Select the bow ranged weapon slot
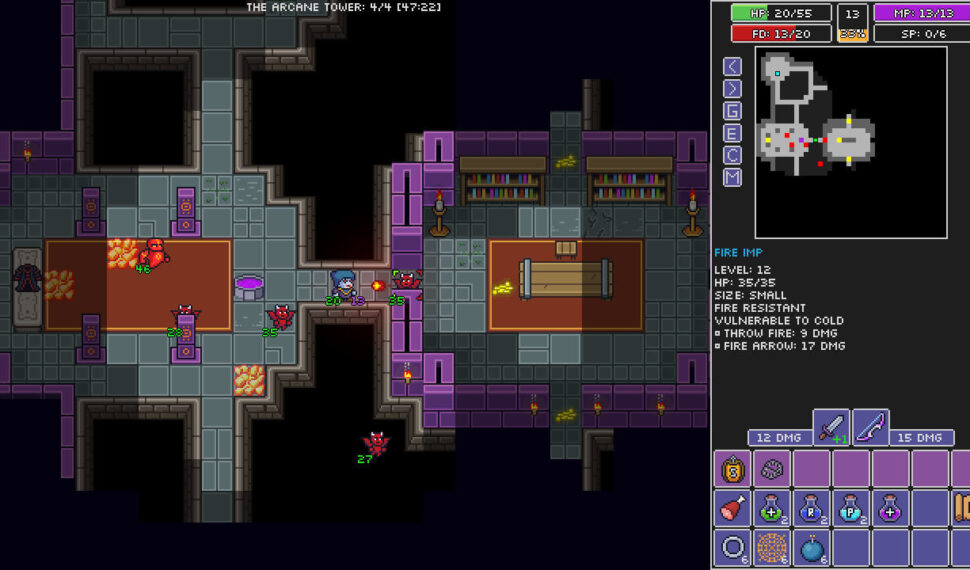The image size is (970, 570). [x=870, y=428]
